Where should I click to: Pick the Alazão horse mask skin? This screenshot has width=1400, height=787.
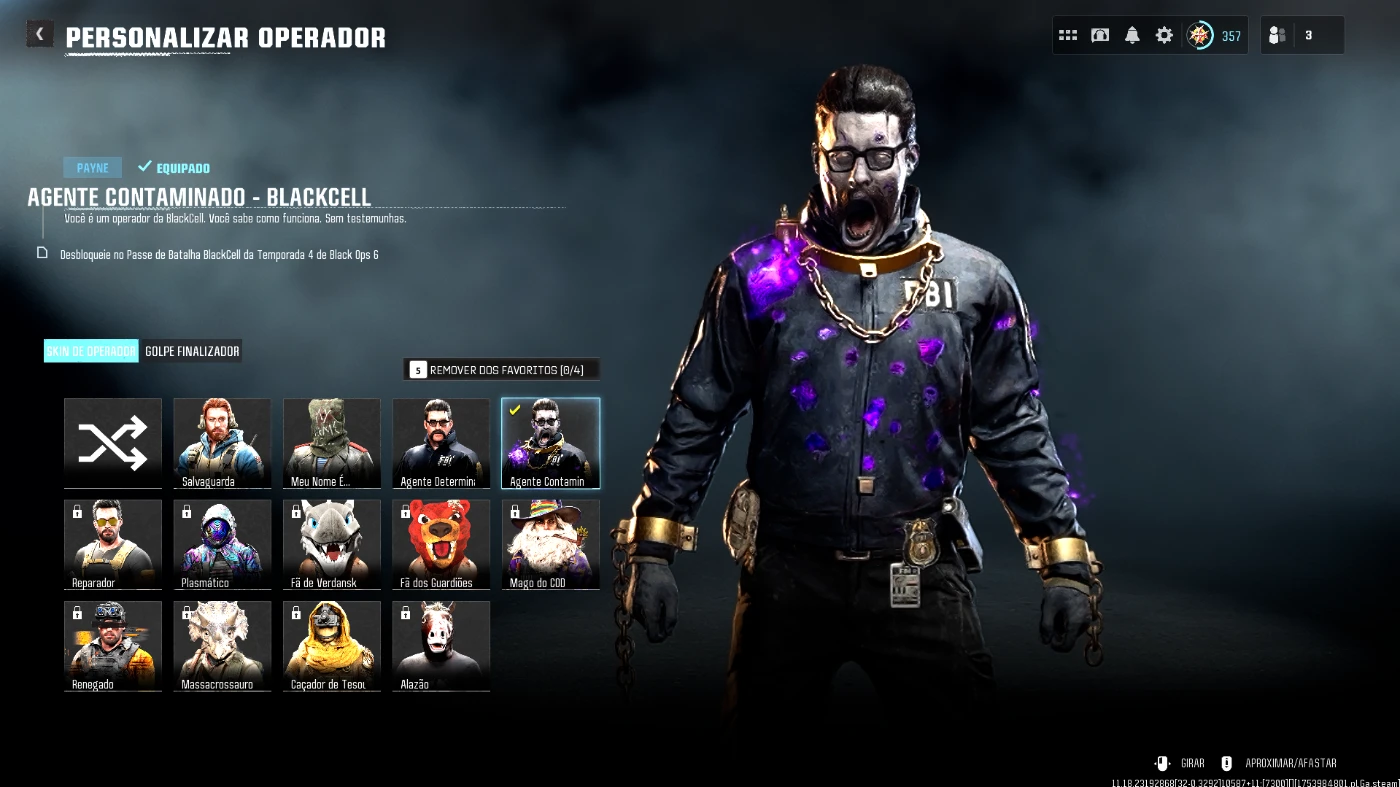click(441, 645)
